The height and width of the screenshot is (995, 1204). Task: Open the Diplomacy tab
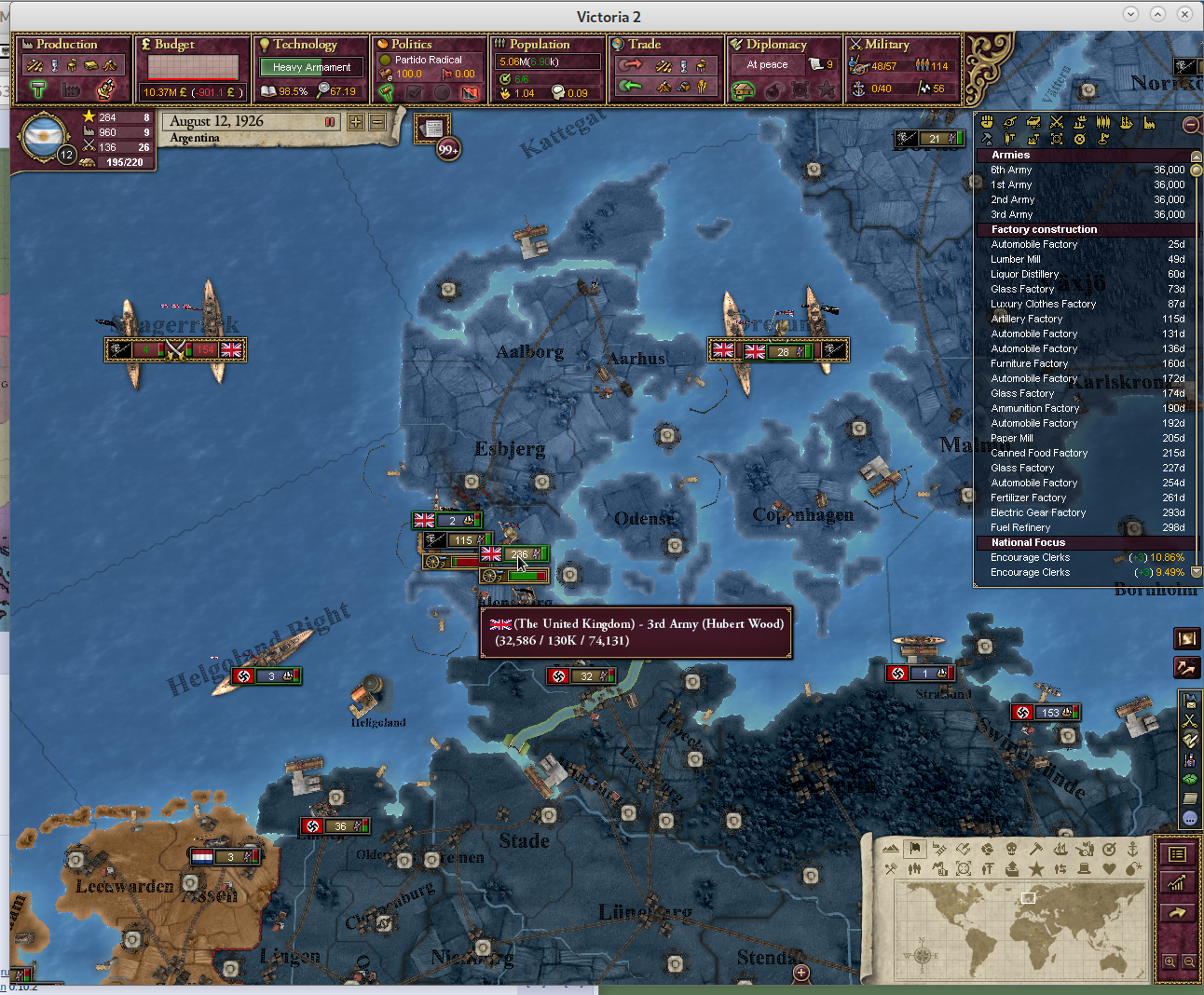(x=775, y=45)
